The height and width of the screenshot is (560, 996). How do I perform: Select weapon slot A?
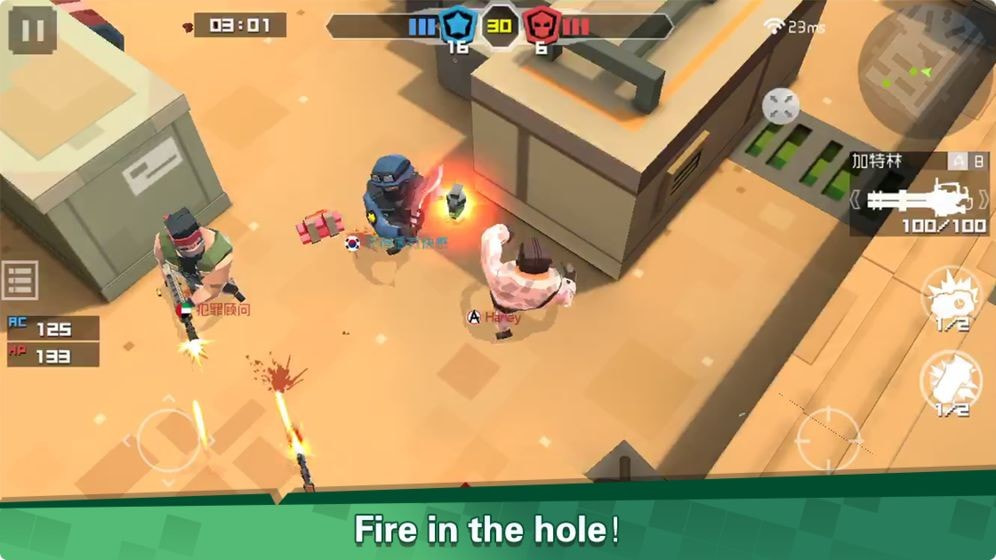pos(957,160)
